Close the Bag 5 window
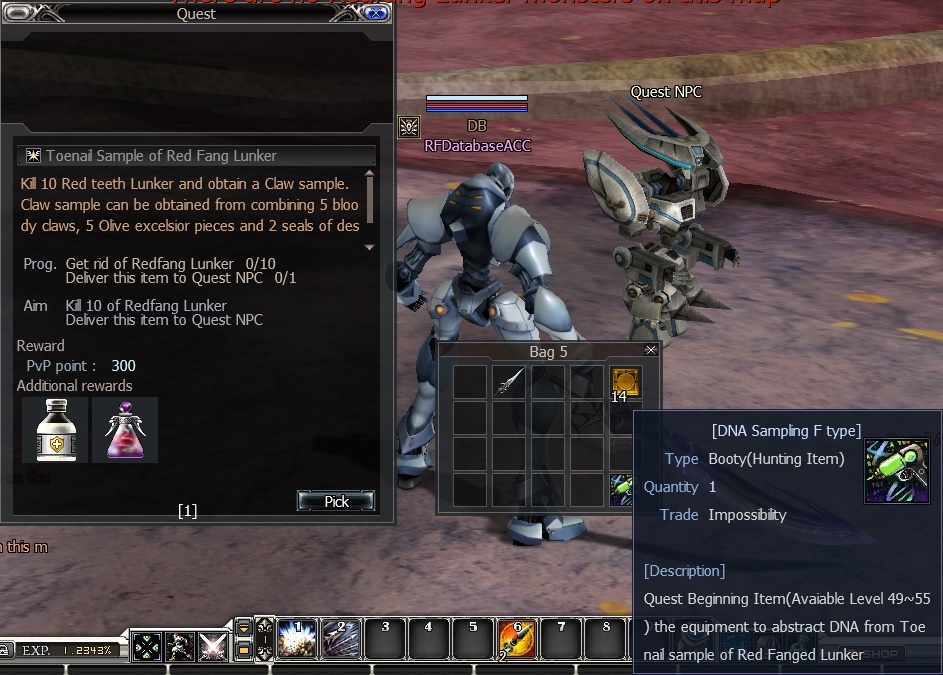 (x=651, y=351)
